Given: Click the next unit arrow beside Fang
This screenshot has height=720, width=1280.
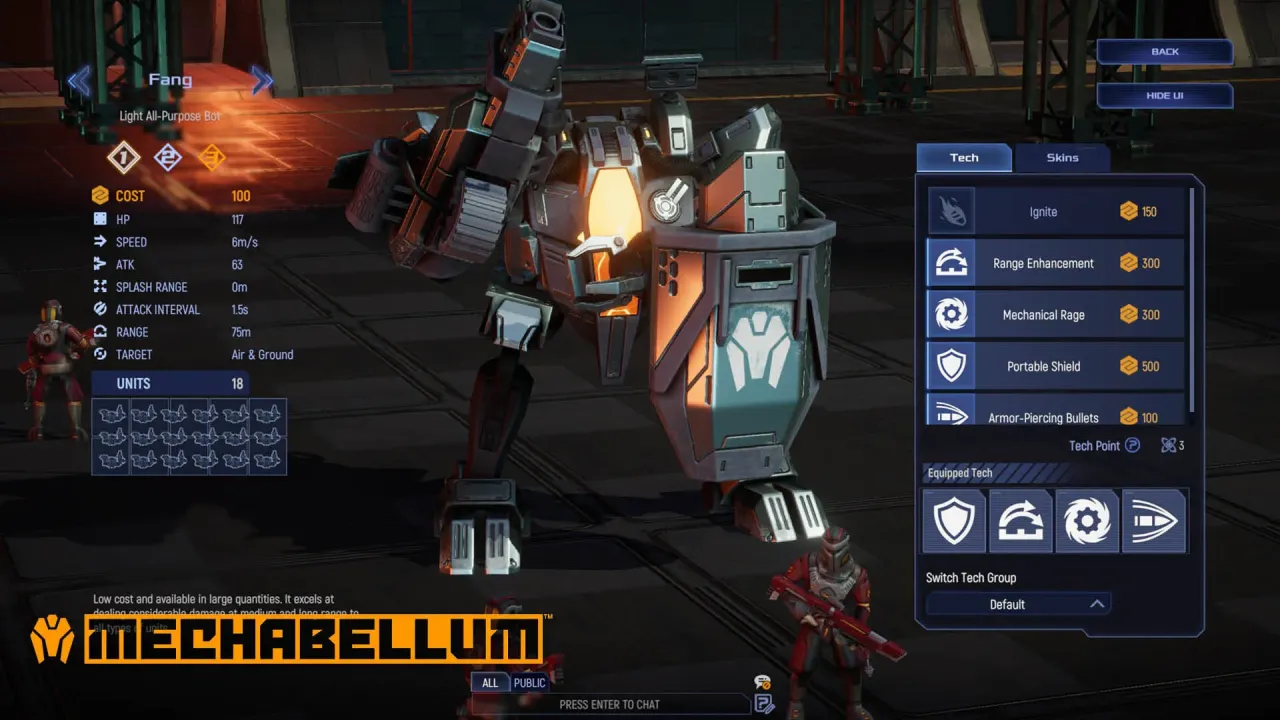Looking at the screenshot, I should pyautogui.click(x=261, y=81).
